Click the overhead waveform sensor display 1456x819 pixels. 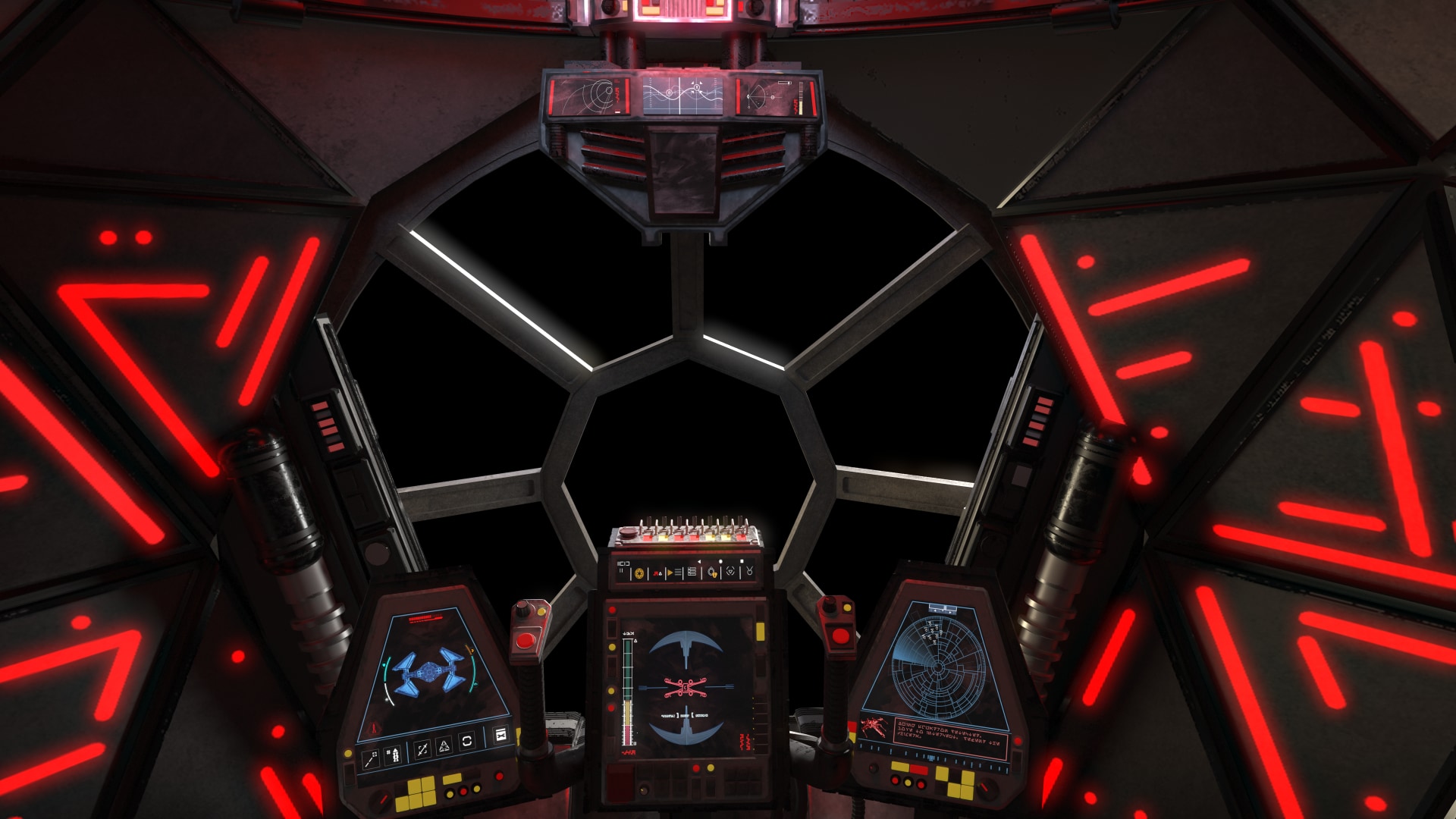pyautogui.click(x=682, y=96)
